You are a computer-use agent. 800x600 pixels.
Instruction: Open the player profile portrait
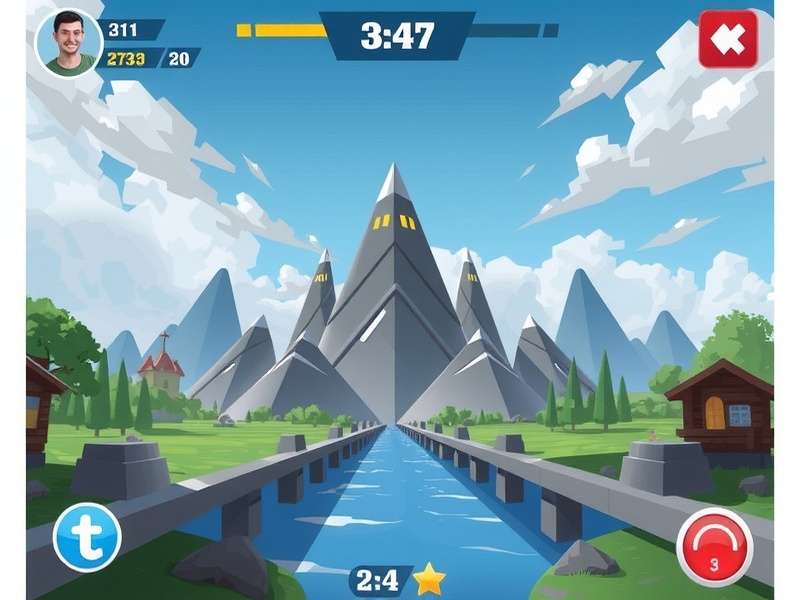(x=69, y=43)
